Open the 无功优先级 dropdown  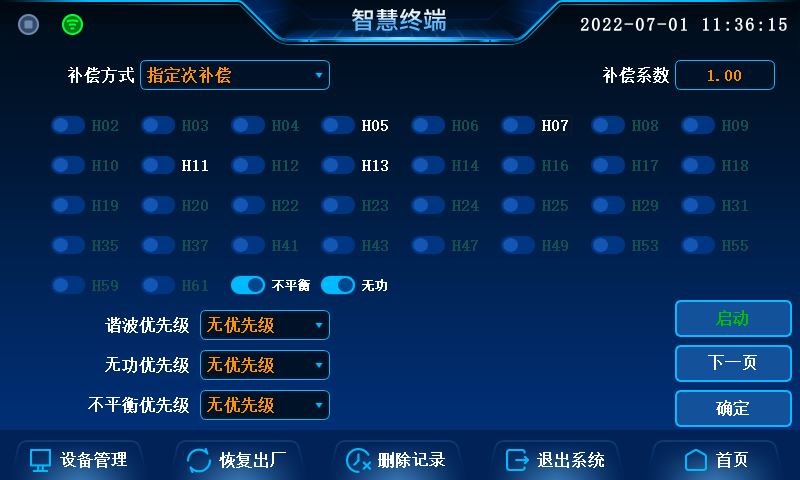tap(265, 365)
